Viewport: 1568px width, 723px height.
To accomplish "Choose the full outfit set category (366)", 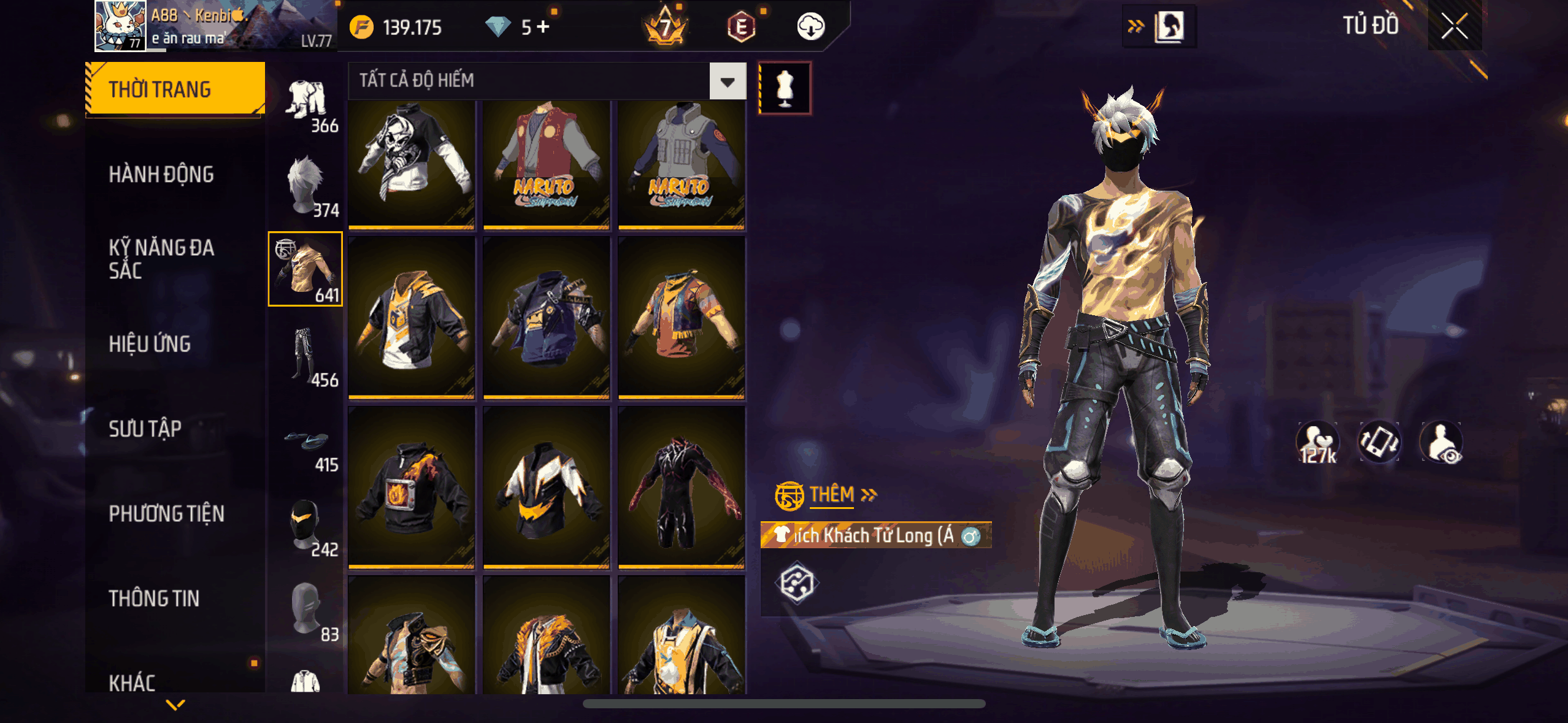I will pyautogui.click(x=307, y=105).
